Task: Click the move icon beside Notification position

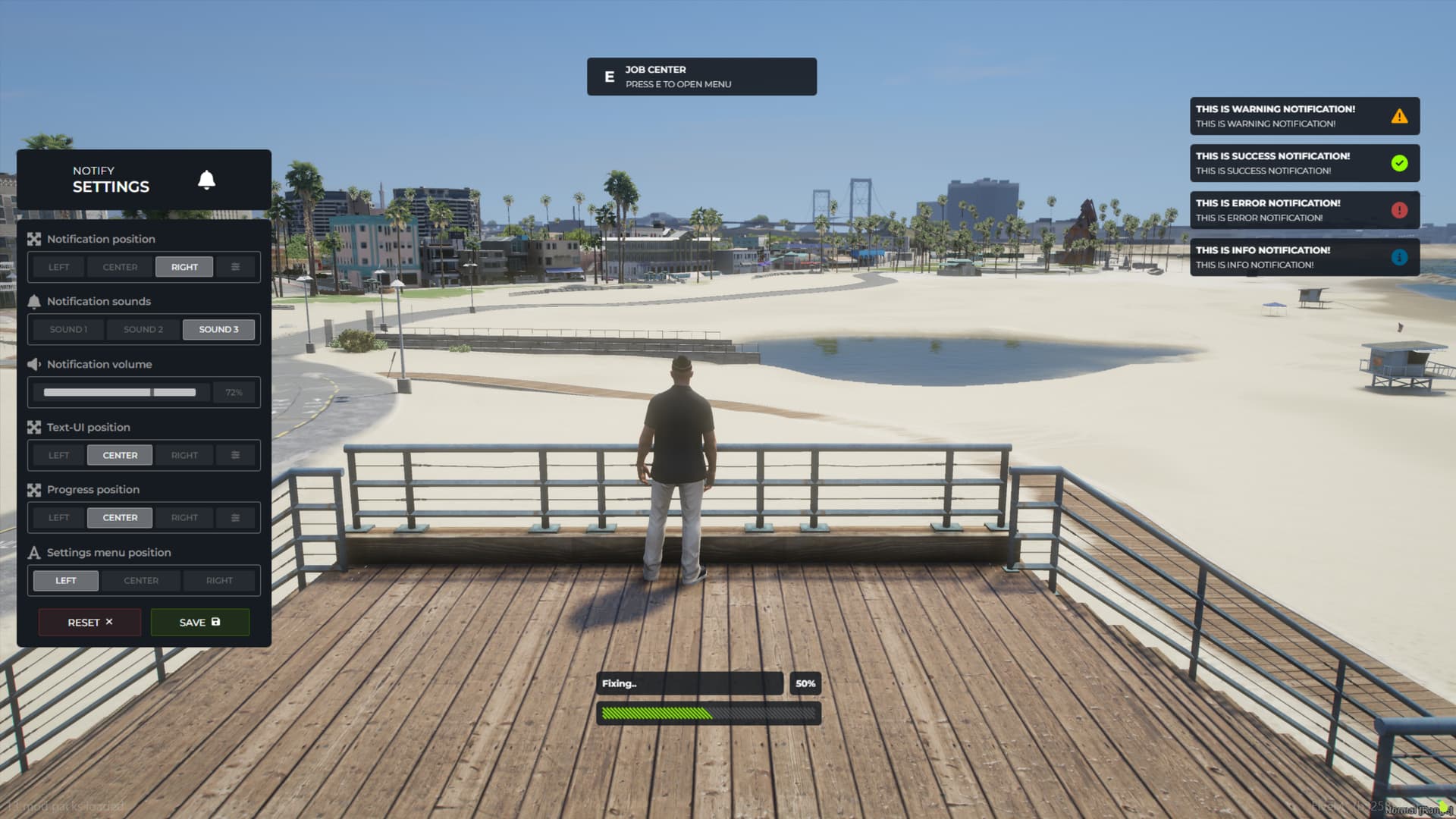Action: click(x=33, y=239)
